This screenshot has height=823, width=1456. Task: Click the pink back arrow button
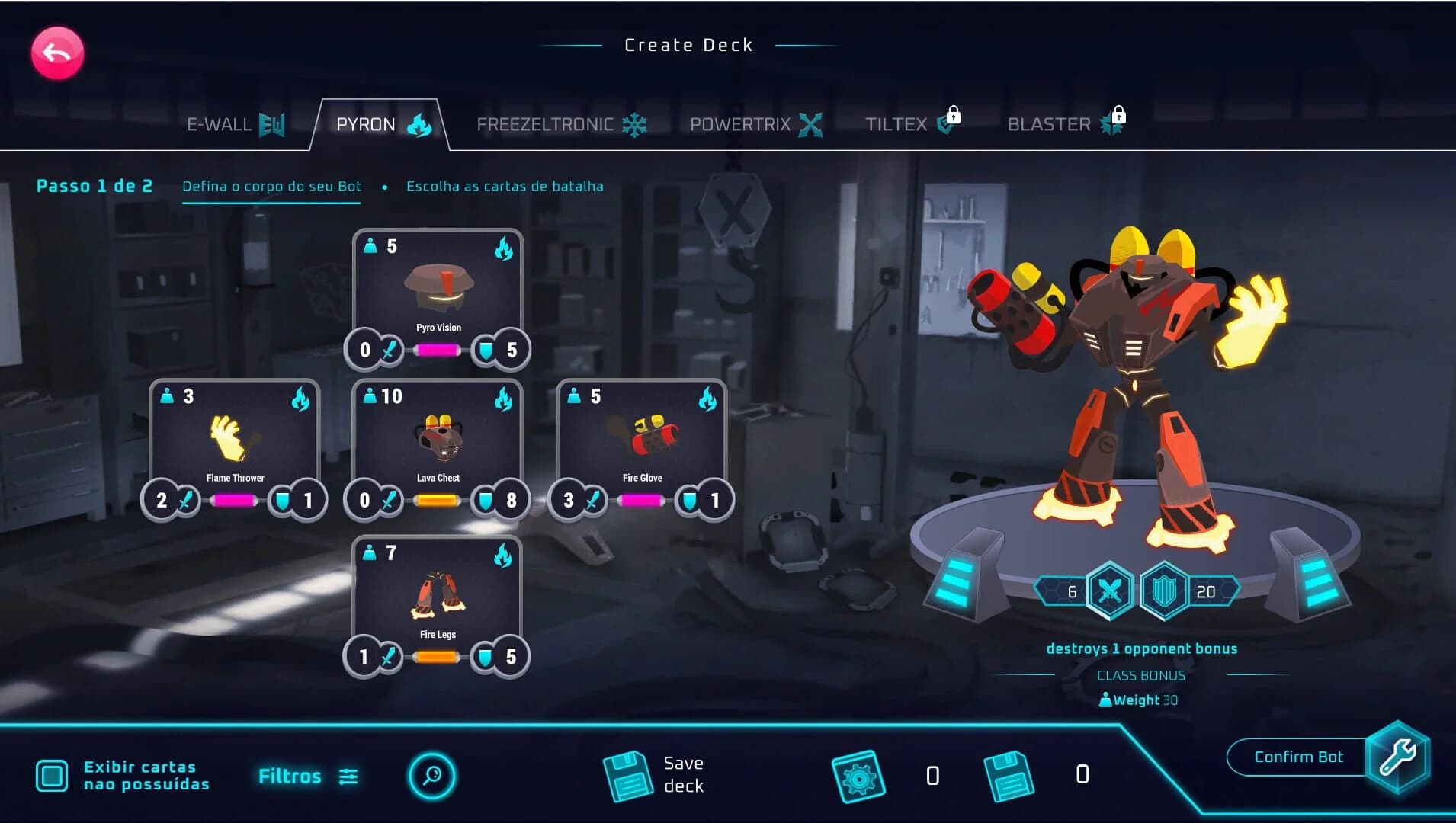tap(56, 52)
